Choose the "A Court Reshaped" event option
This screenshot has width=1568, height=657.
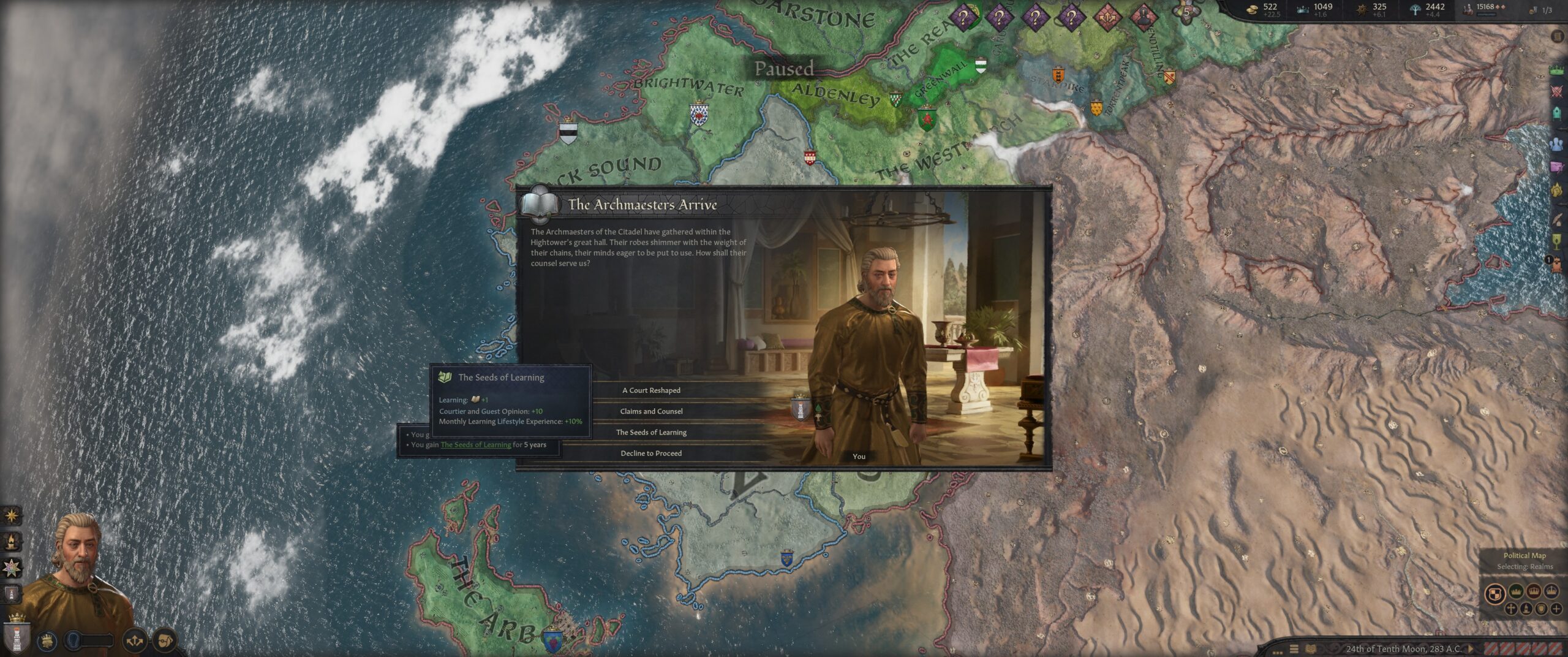(651, 390)
